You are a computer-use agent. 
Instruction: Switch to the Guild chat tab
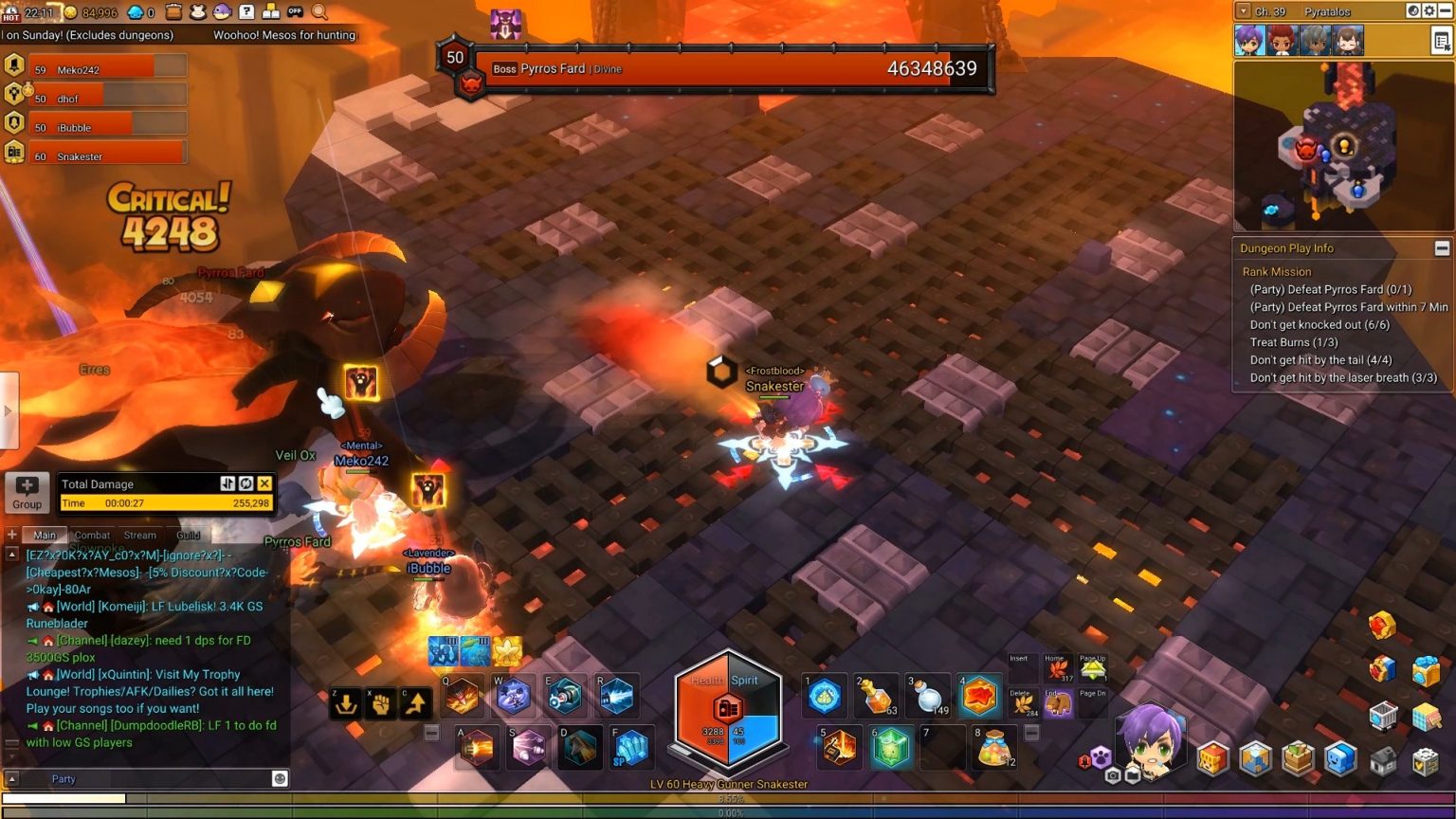click(188, 535)
